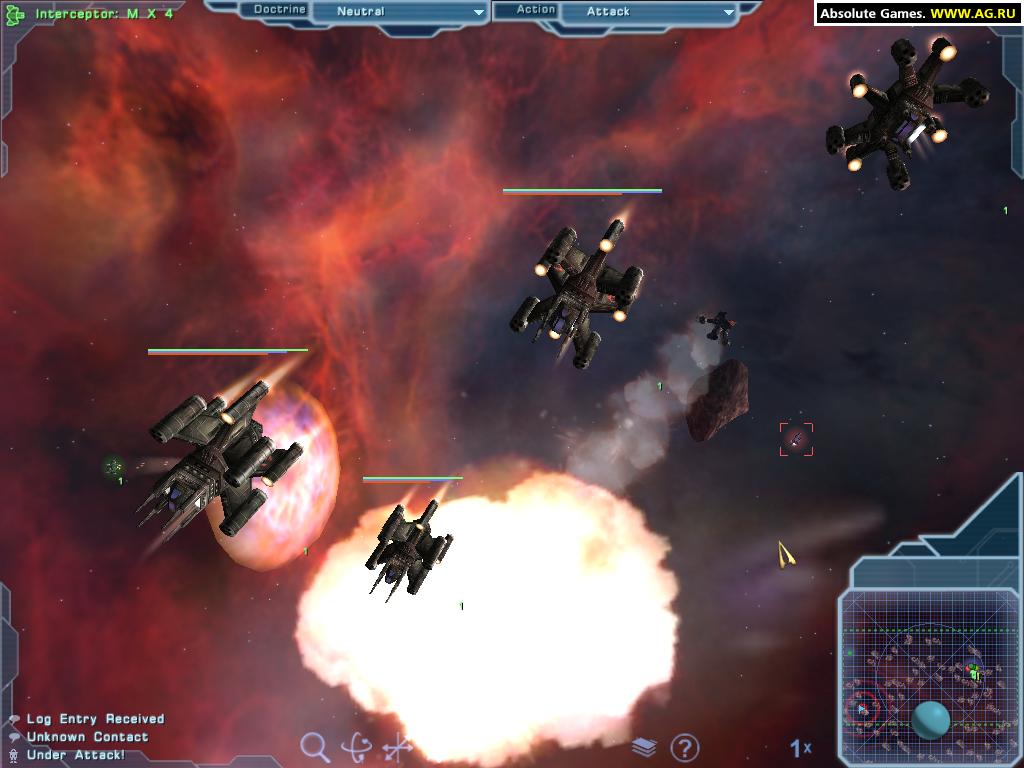Select the blue planet on the minimap
Screen dimensions: 1024x768
click(931, 719)
